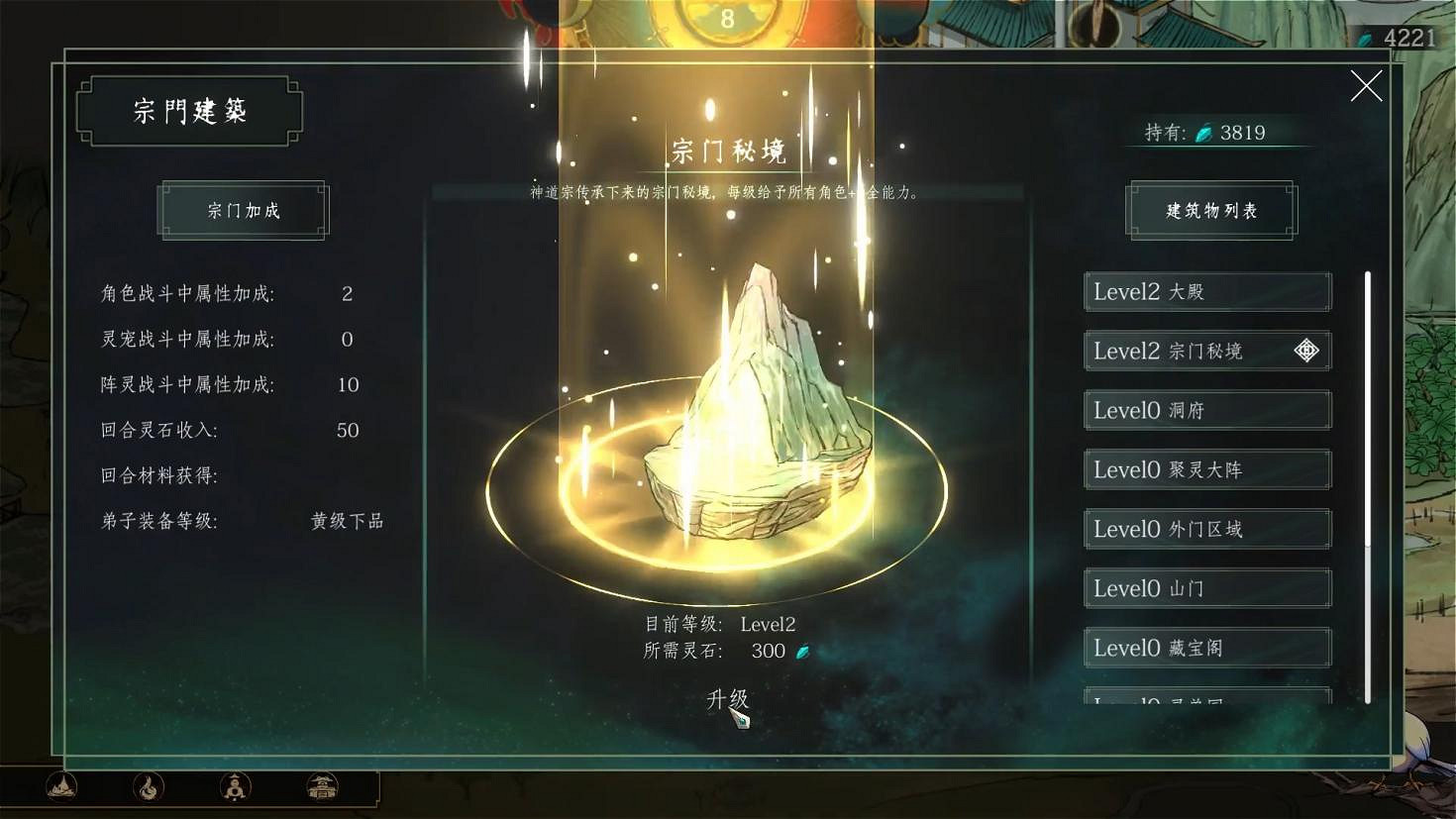
Task: Click the number 8 emblem at top center
Action: [x=727, y=17]
